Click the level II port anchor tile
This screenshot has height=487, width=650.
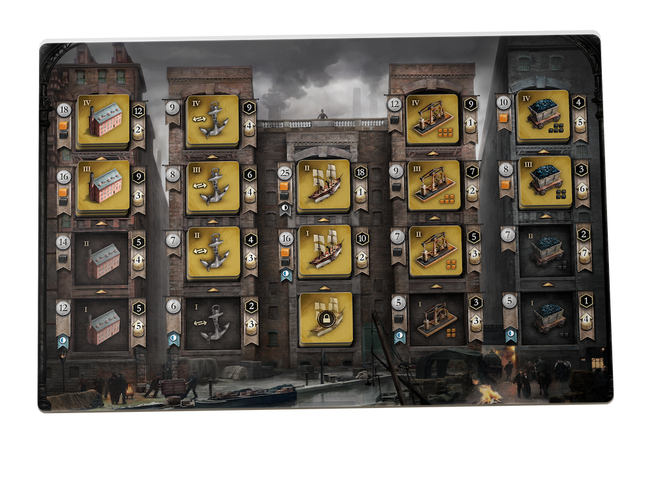pyautogui.click(x=213, y=252)
